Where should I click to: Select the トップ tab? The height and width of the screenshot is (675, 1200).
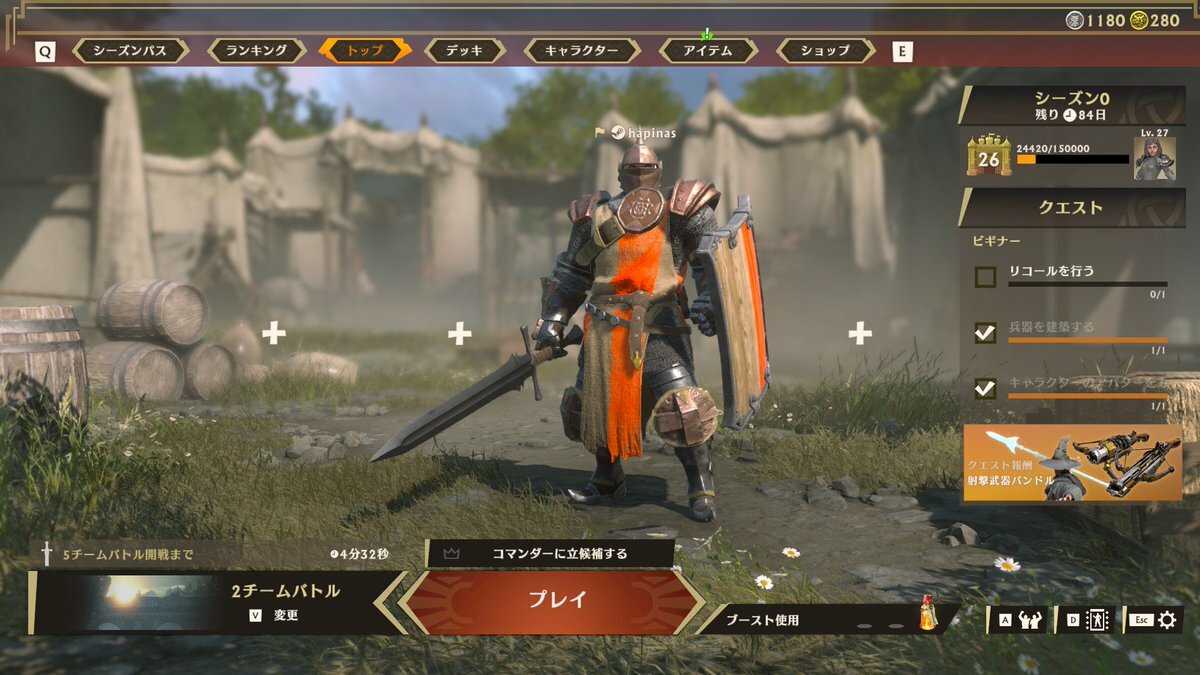[364, 50]
